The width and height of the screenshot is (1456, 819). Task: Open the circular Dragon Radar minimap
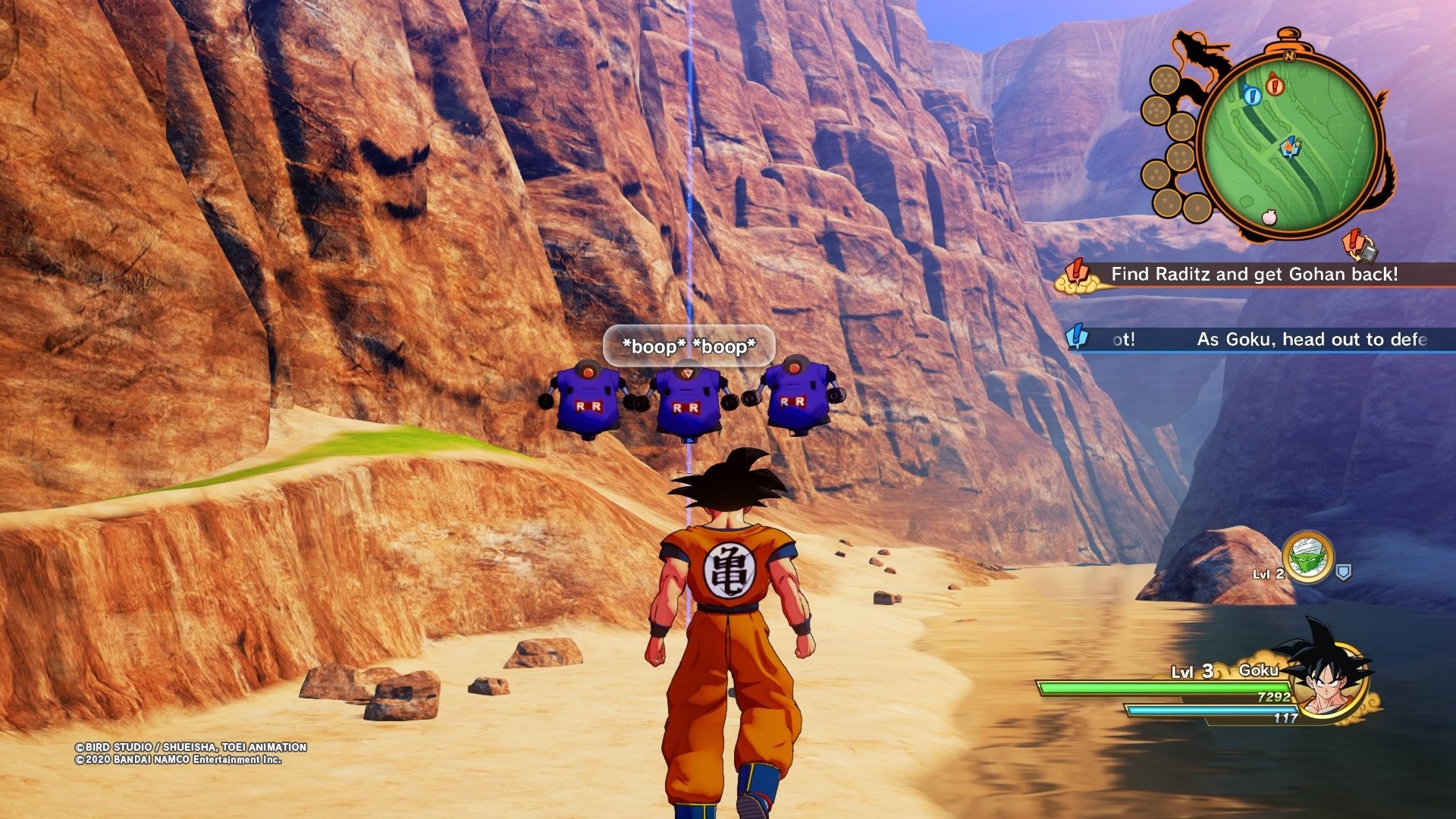point(1292,144)
